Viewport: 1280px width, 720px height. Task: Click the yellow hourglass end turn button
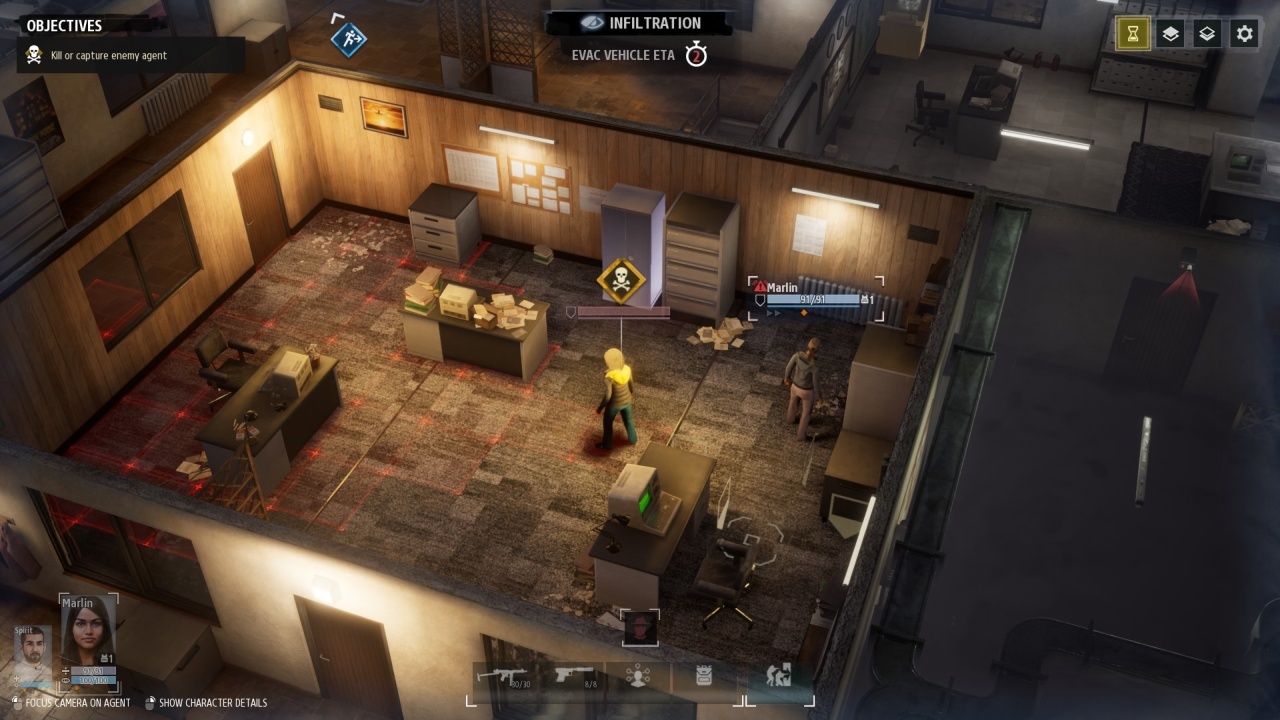pos(1133,34)
